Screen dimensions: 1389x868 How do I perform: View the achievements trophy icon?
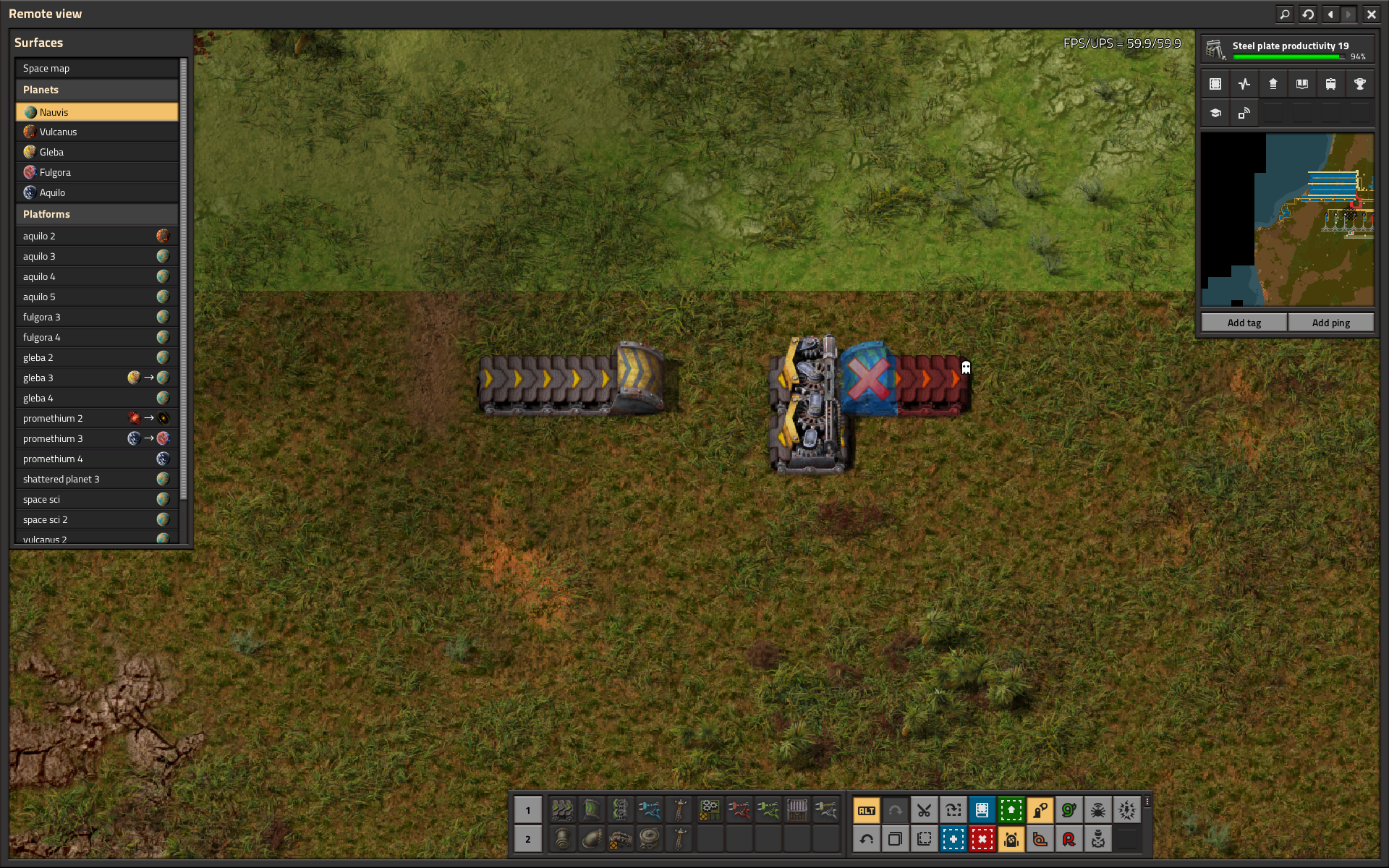coord(1360,84)
